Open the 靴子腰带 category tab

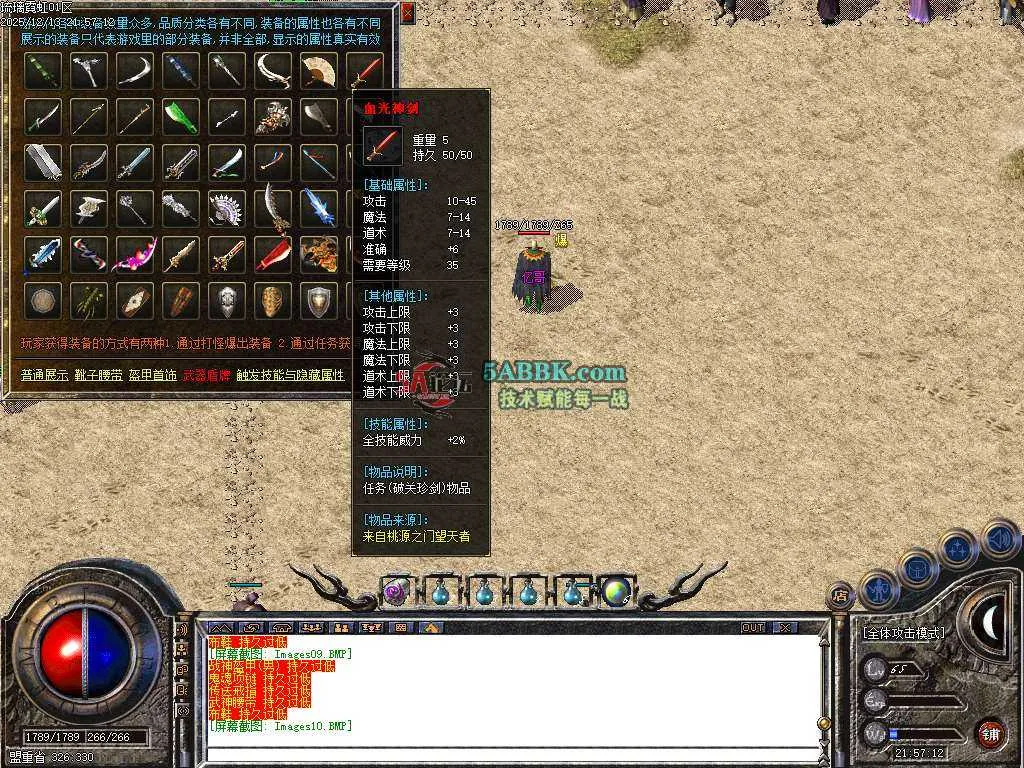(101, 375)
